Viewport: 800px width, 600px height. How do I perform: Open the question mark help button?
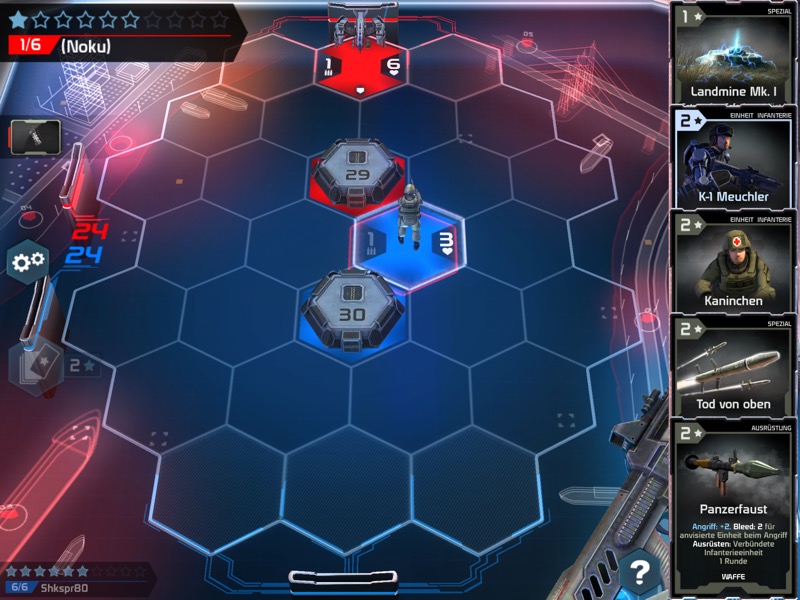tap(638, 573)
